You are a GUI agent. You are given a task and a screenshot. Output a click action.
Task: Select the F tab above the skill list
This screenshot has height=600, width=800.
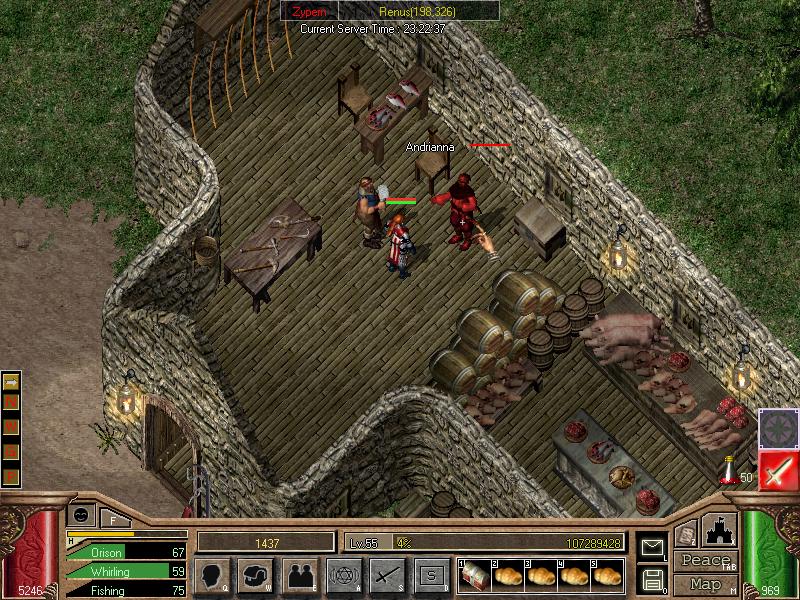tap(113, 518)
